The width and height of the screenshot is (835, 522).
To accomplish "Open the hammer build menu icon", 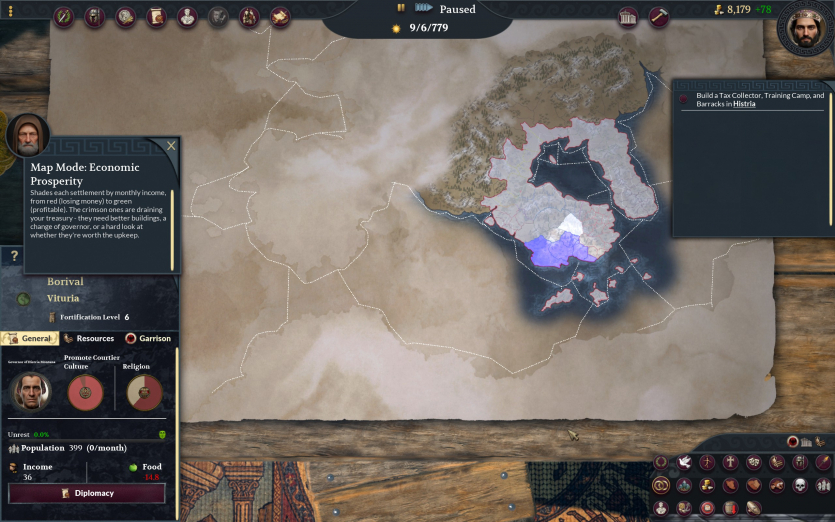I will point(658,17).
